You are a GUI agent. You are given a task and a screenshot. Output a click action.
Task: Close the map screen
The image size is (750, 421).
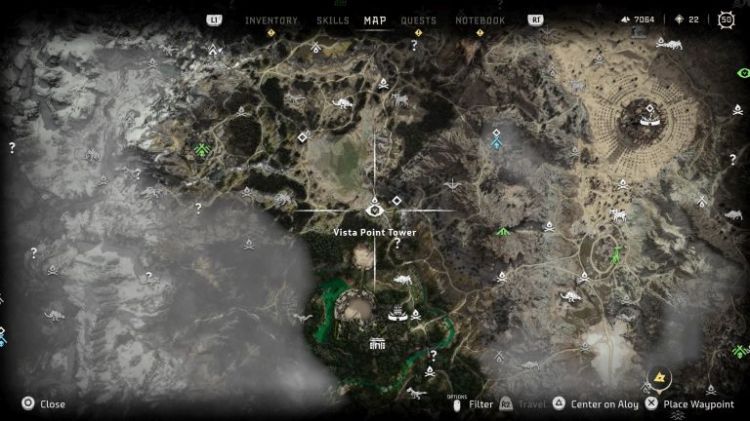[x=44, y=404]
